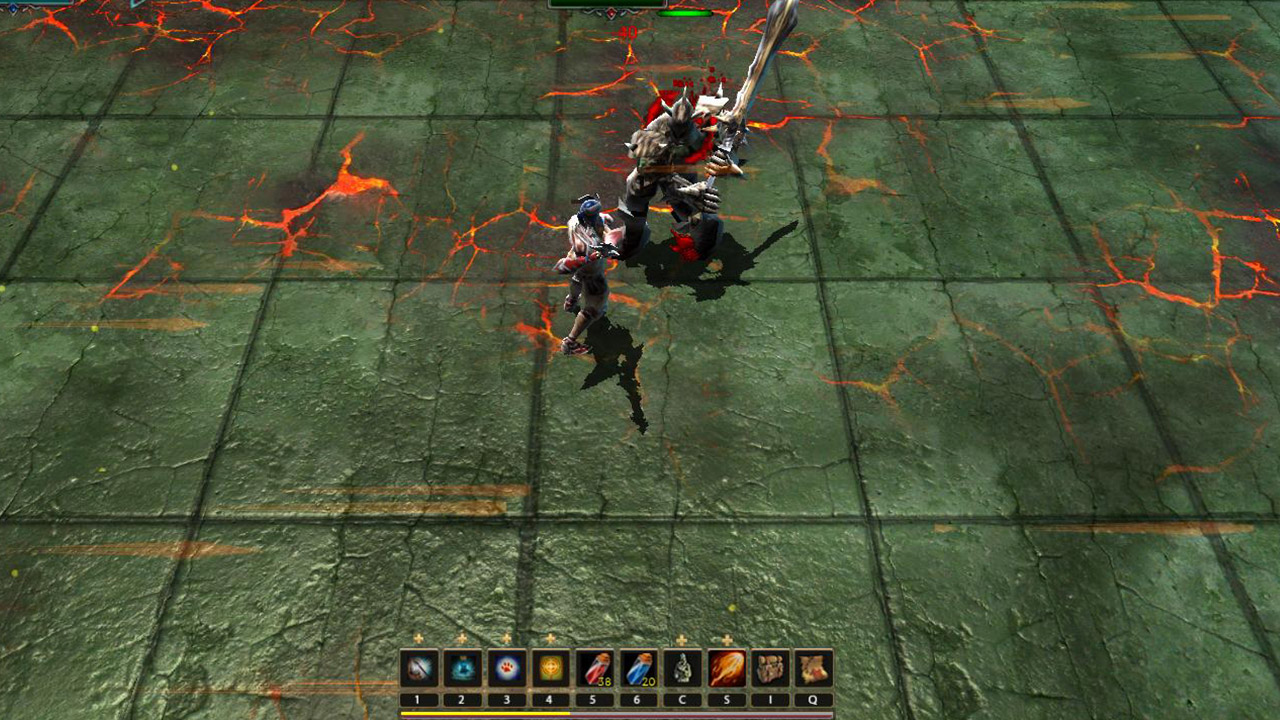Image resolution: width=1280 pixels, height=720 pixels.
Task: Cast the fireball skill bound to S
Action: pos(725,668)
